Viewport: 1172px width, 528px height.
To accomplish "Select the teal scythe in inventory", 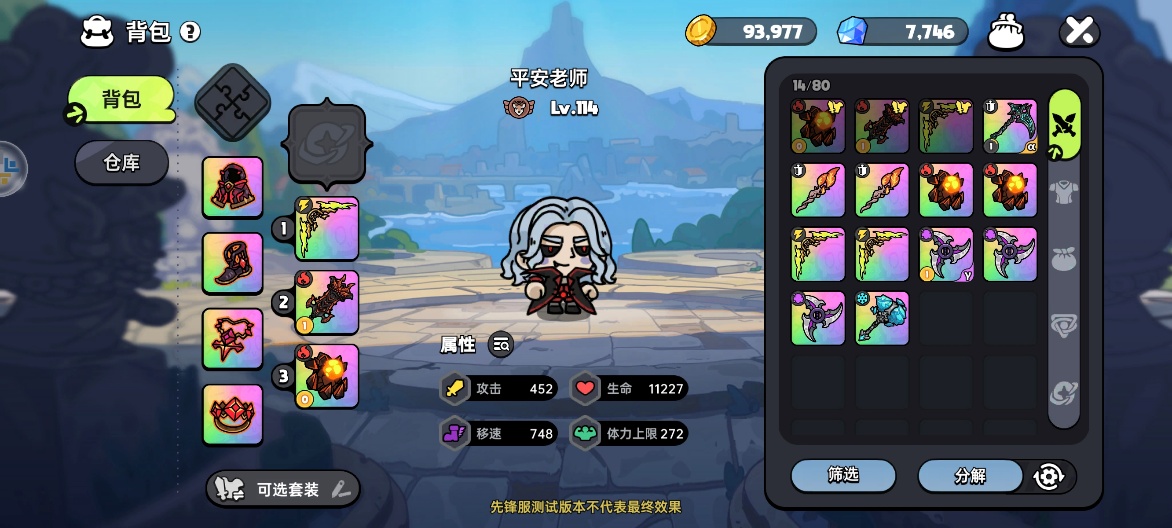I will click(x=1010, y=126).
